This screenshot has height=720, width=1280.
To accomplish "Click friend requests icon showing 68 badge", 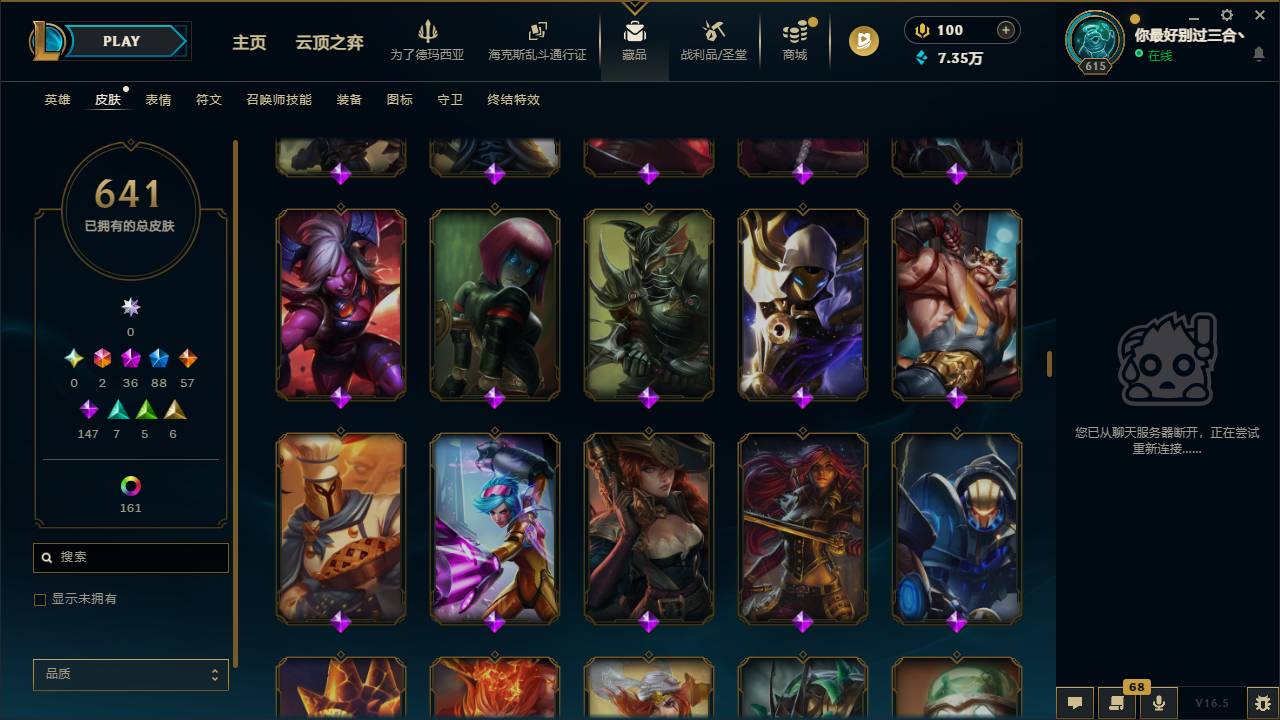I will [x=1117, y=703].
